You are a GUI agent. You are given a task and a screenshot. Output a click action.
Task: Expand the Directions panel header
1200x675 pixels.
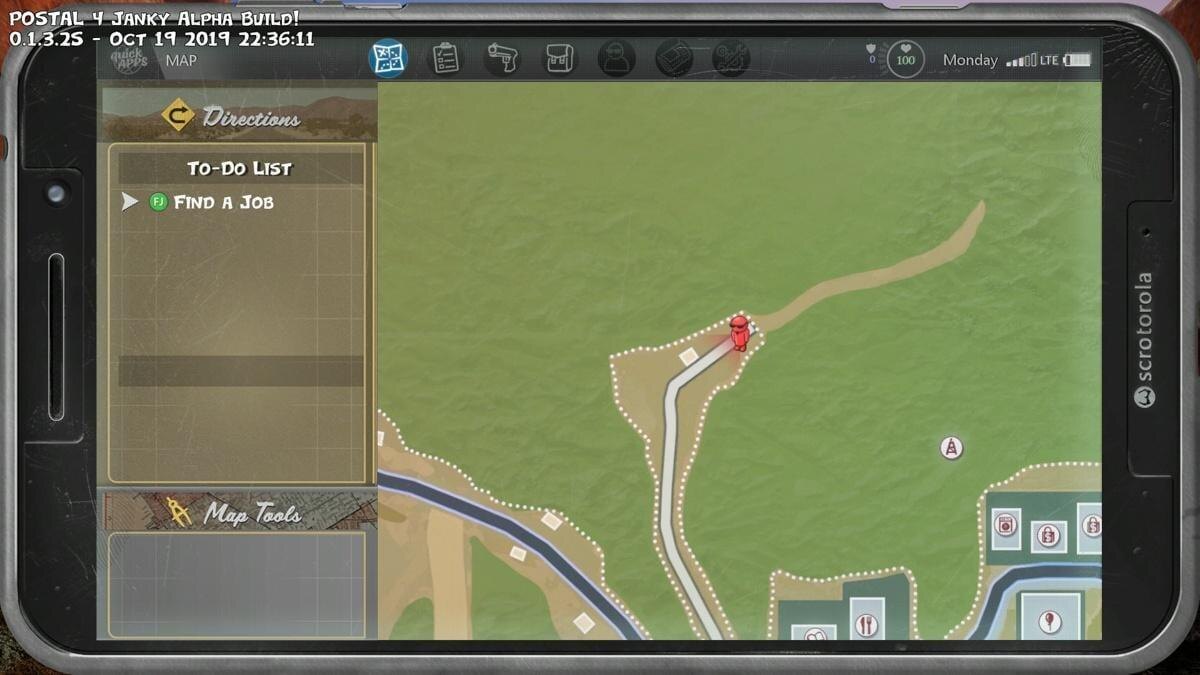[238, 117]
